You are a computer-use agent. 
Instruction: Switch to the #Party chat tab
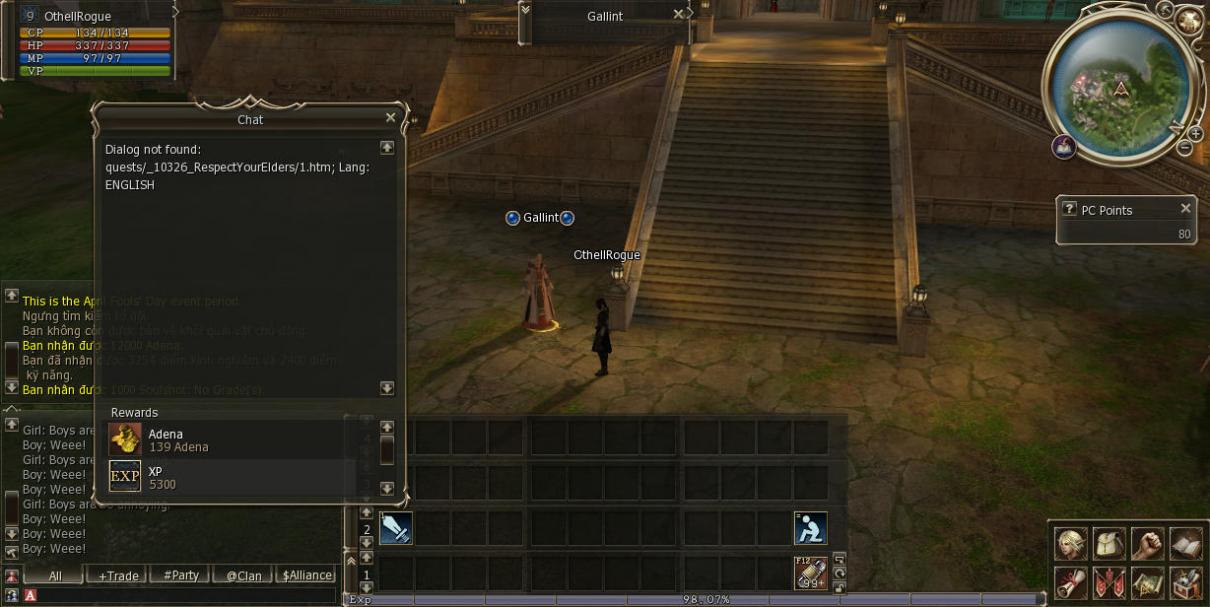181,575
